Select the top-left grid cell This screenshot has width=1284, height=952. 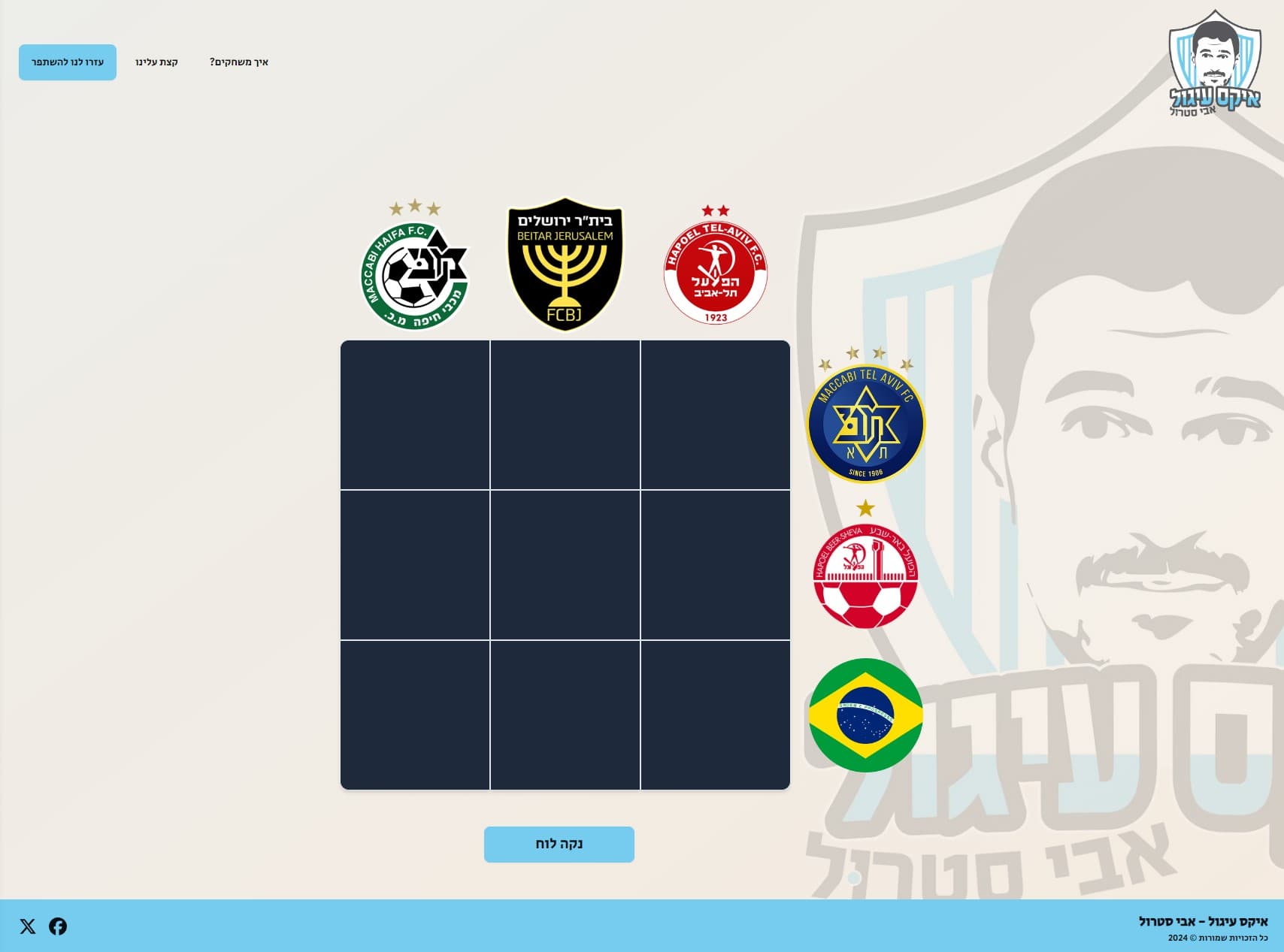[416, 413]
